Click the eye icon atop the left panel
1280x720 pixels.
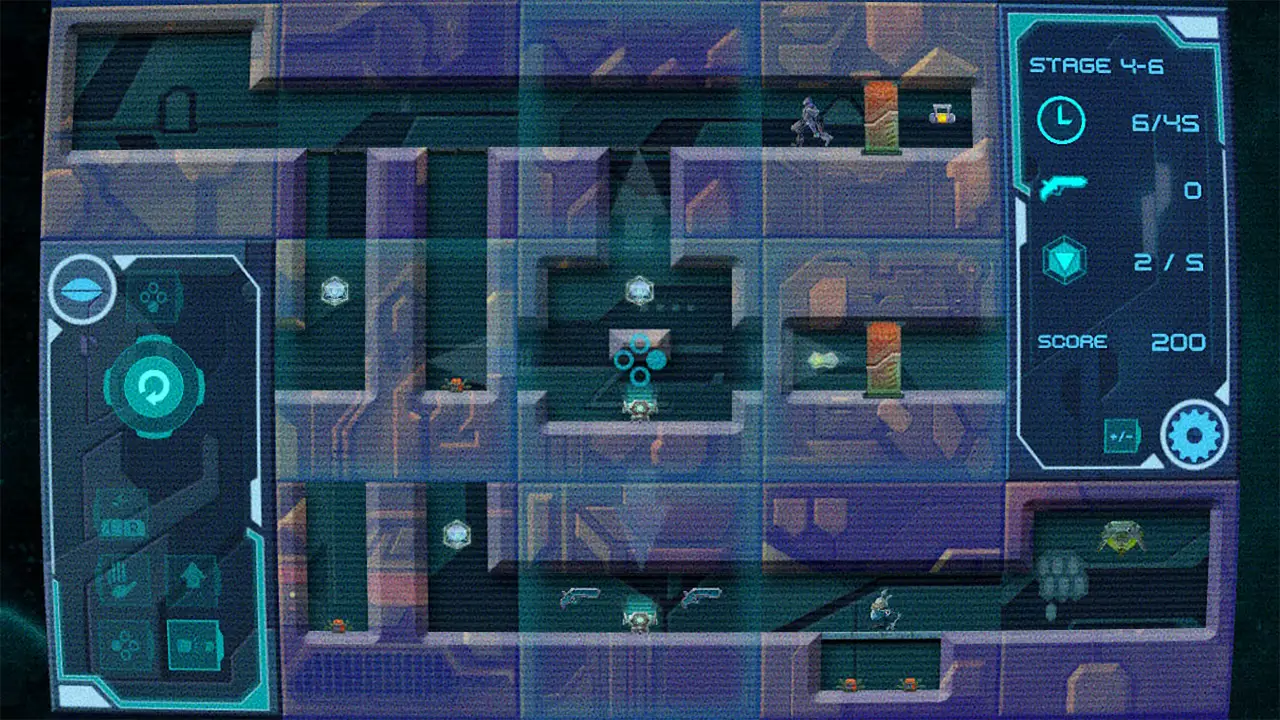click(82, 291)
